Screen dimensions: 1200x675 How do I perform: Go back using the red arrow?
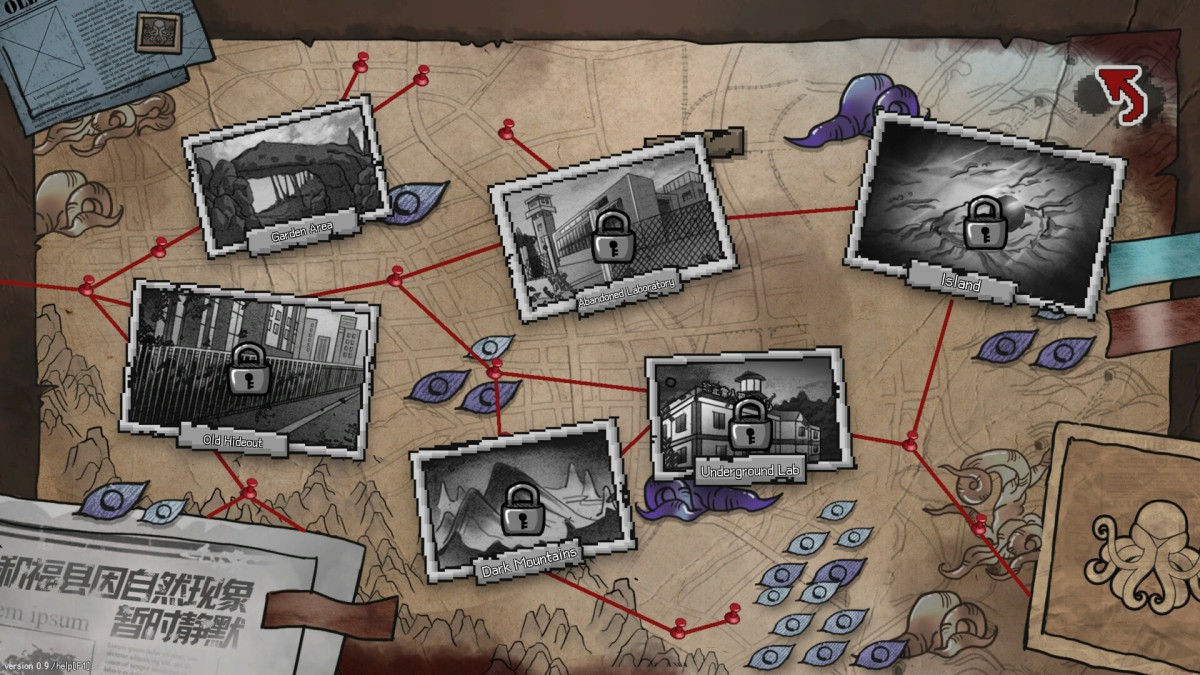(1120, 92)
